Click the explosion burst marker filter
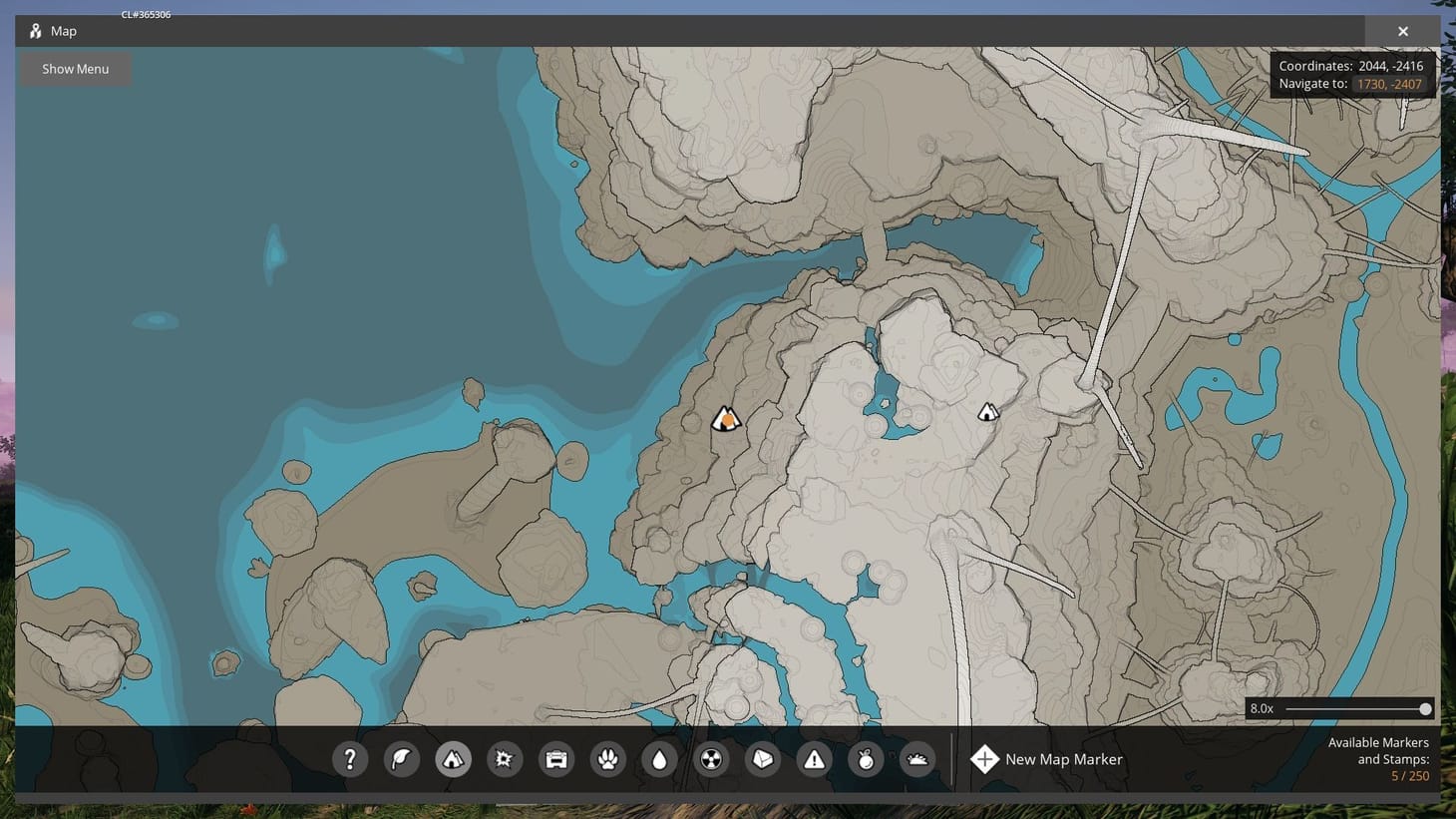The height and width of the screenshot is (819, 1456). pyautogui.click(x=505, y=759)
